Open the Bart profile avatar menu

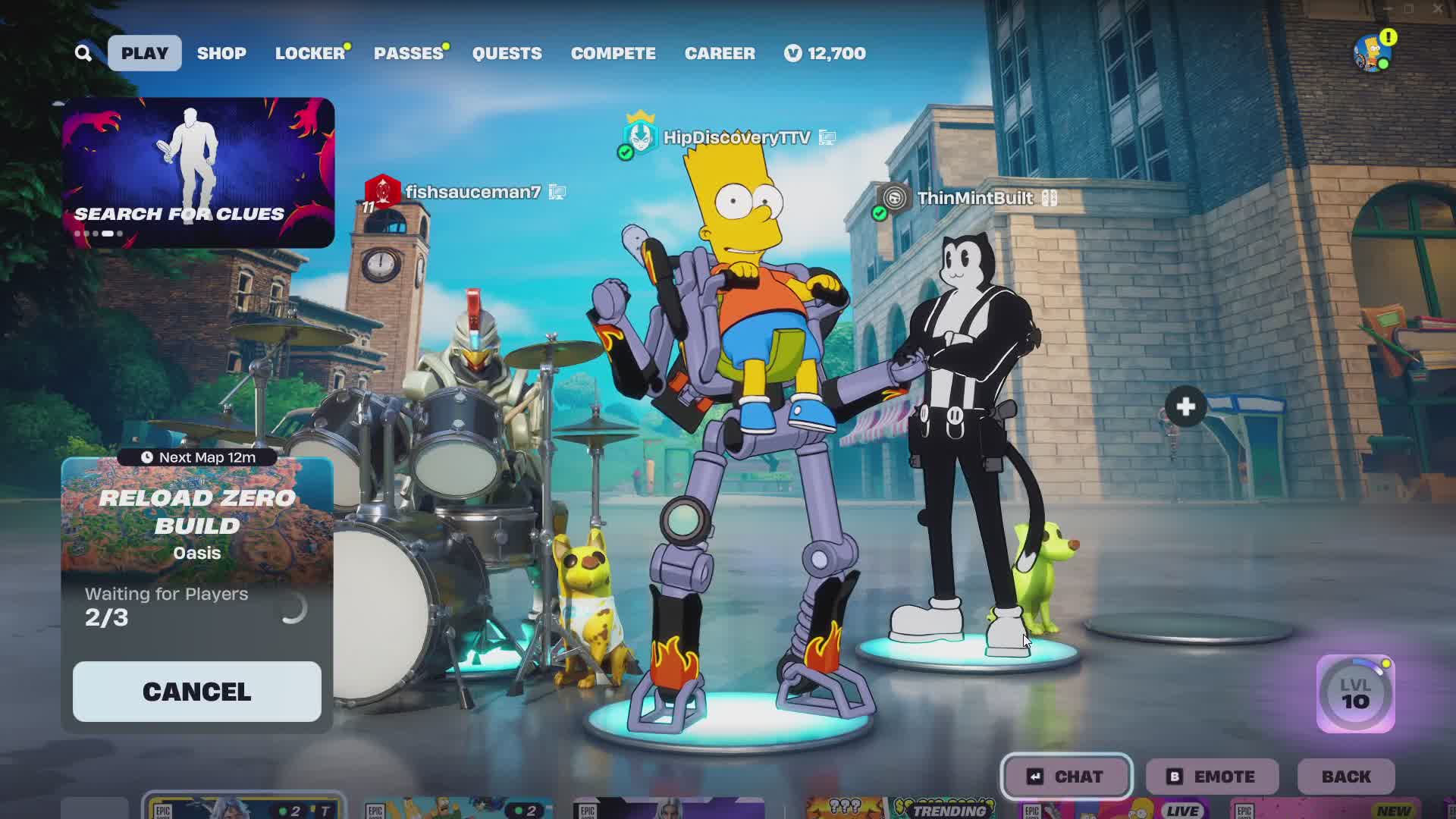[x=1372, y=52]
